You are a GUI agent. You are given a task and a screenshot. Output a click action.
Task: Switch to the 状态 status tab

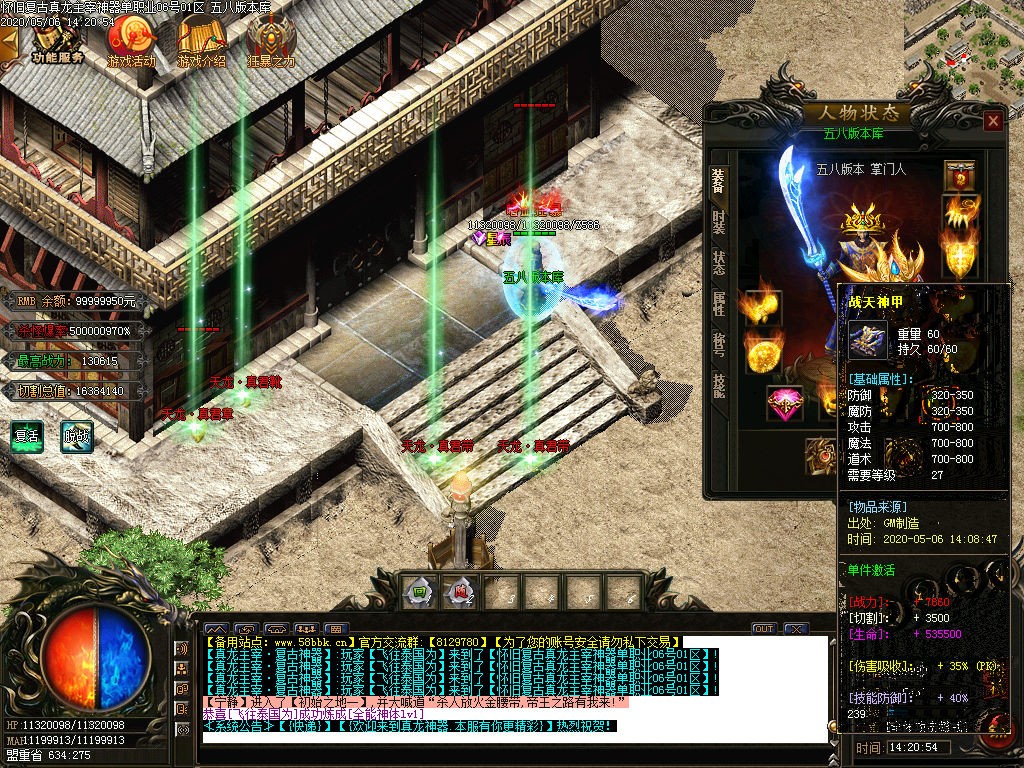pyautogui.click(x=719, y=262)
